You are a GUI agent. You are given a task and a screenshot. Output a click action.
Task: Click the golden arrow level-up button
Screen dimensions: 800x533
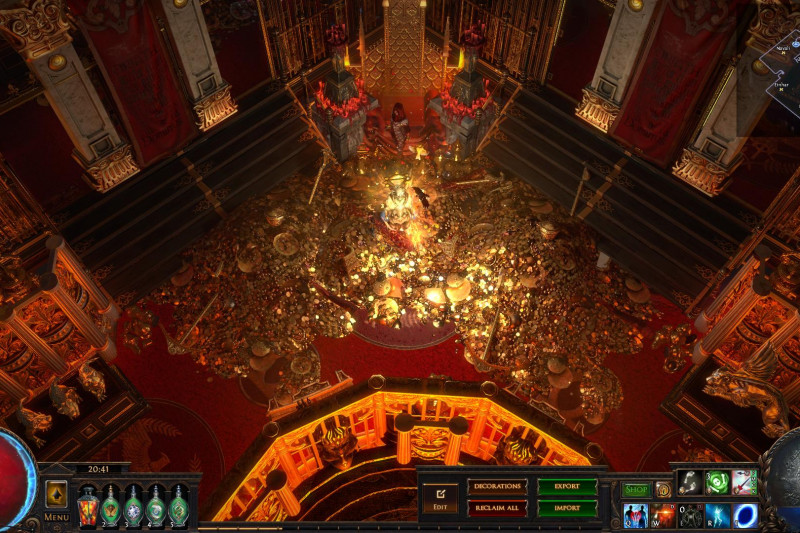(56, 494)
